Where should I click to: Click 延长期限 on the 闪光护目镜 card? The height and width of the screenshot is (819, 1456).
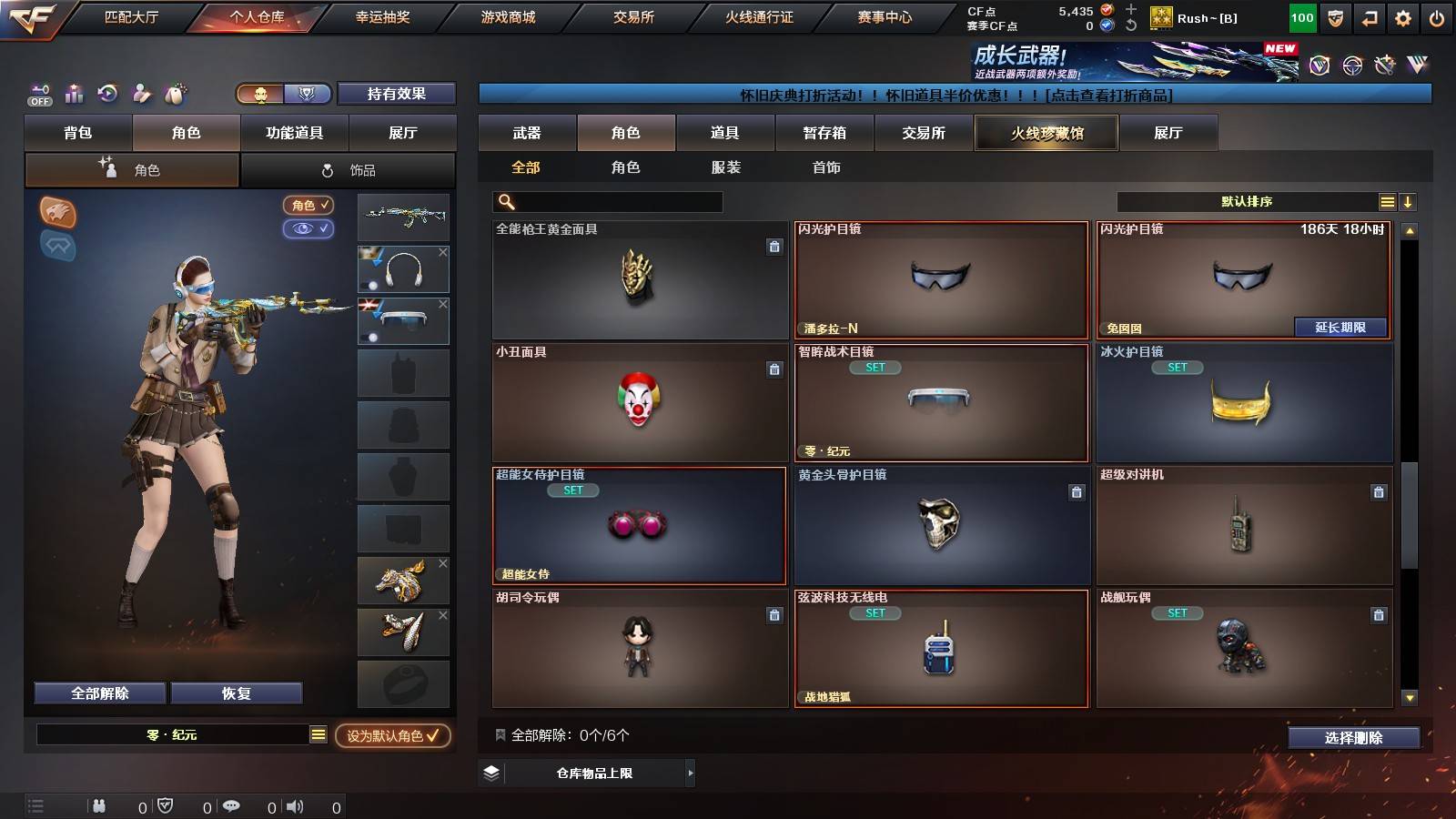[1339, 326]
